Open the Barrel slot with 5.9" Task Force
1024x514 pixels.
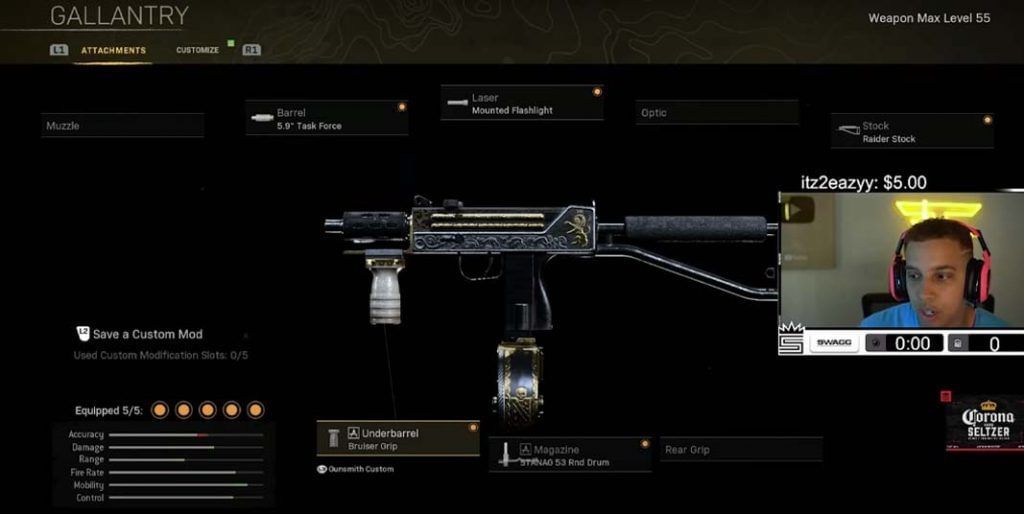click(x=327, y=119)
